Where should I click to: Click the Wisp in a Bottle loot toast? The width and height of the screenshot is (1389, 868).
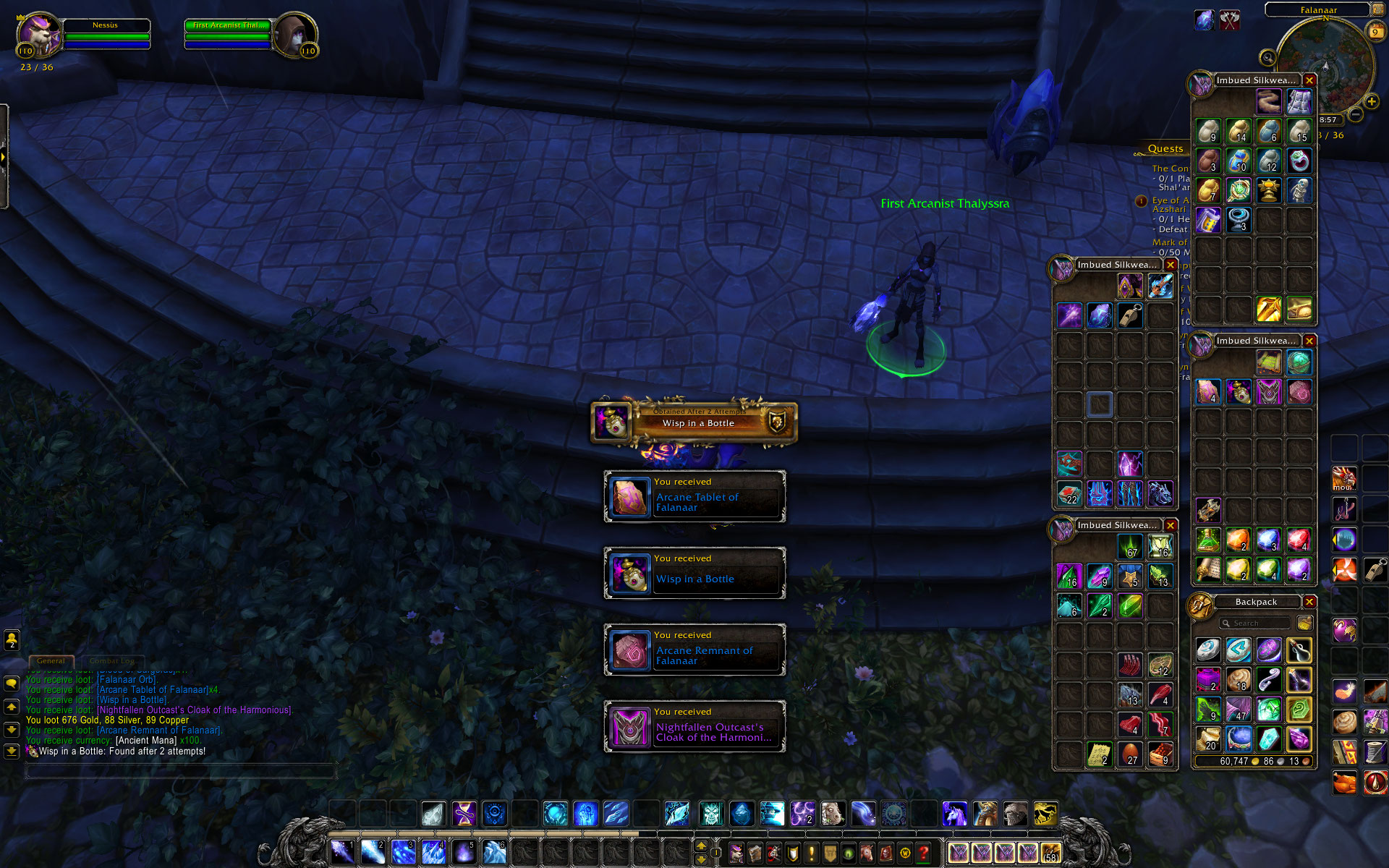tap(694, 573)
